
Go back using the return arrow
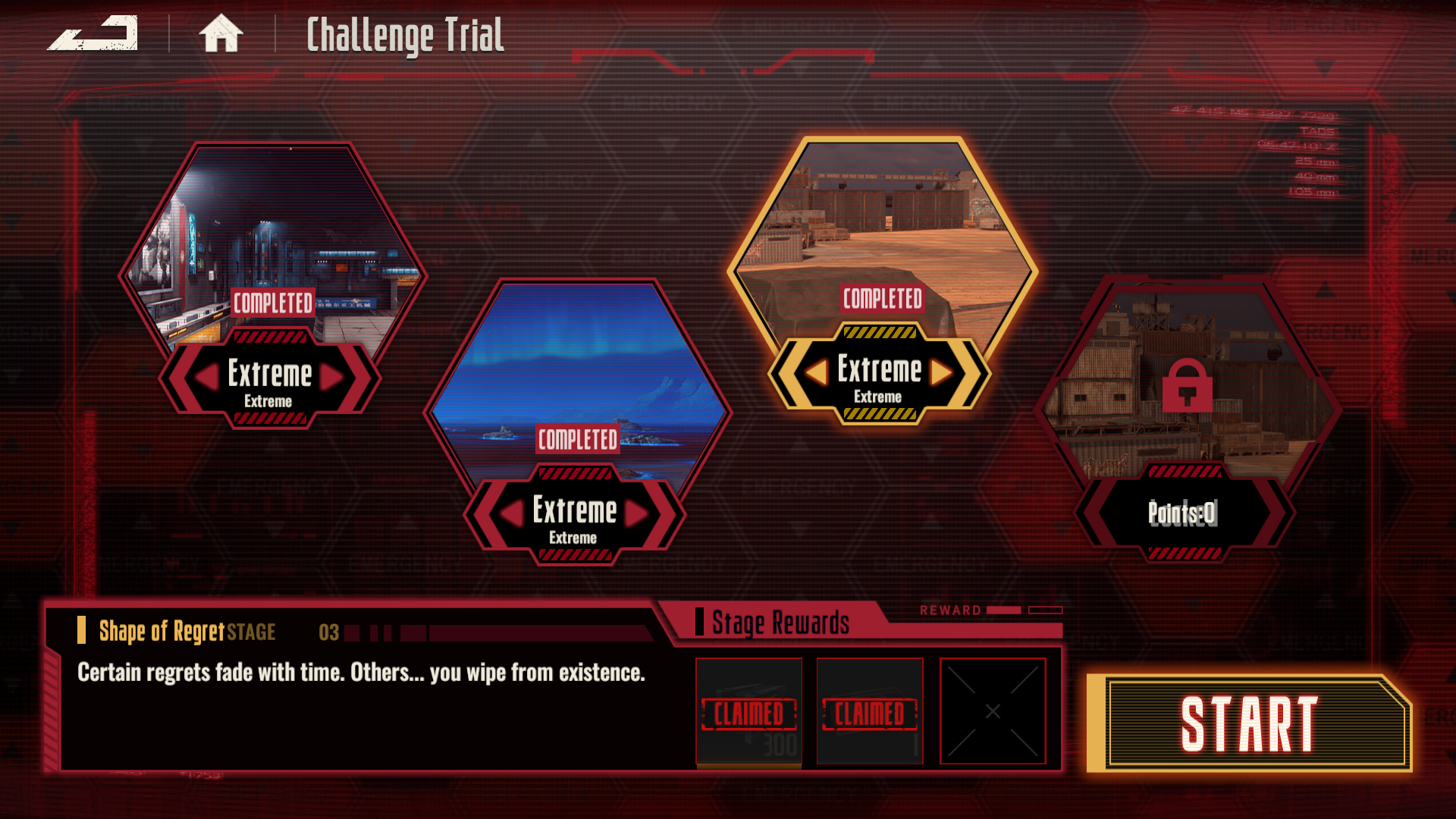click(x=93, y=34)
